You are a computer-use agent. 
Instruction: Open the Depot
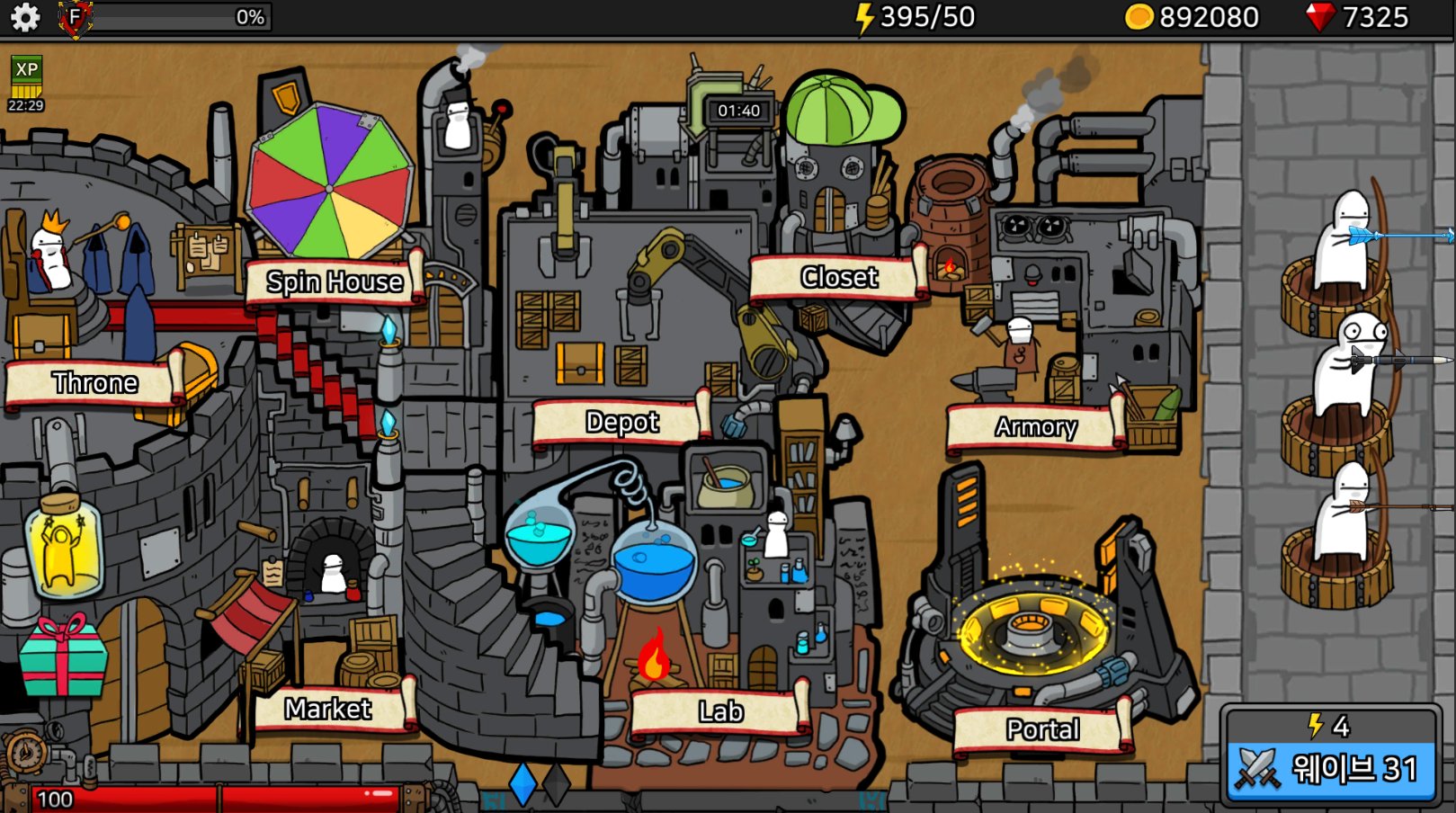(621, 422)
